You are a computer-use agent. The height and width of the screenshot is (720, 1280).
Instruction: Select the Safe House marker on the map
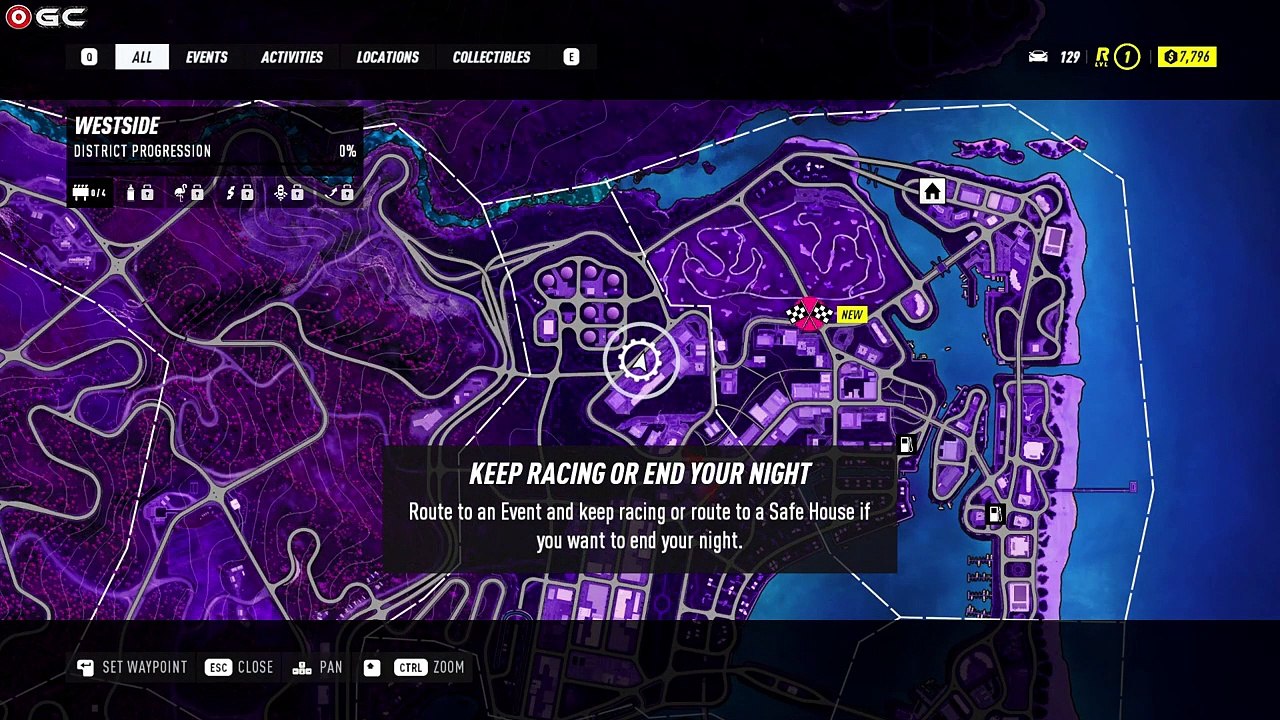(x=932, y=191)
